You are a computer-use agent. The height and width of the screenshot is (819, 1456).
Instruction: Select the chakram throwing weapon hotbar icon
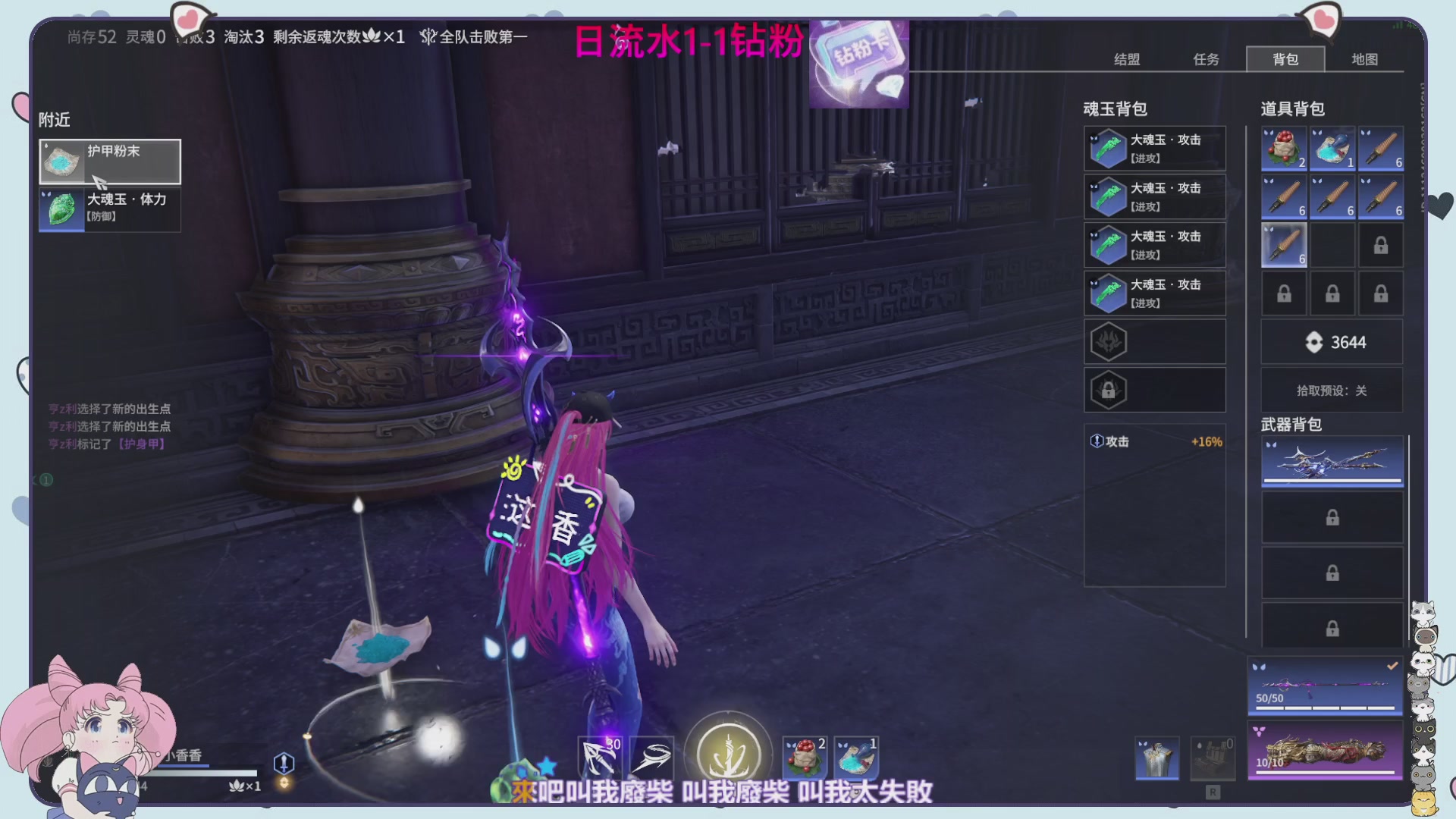652,757
